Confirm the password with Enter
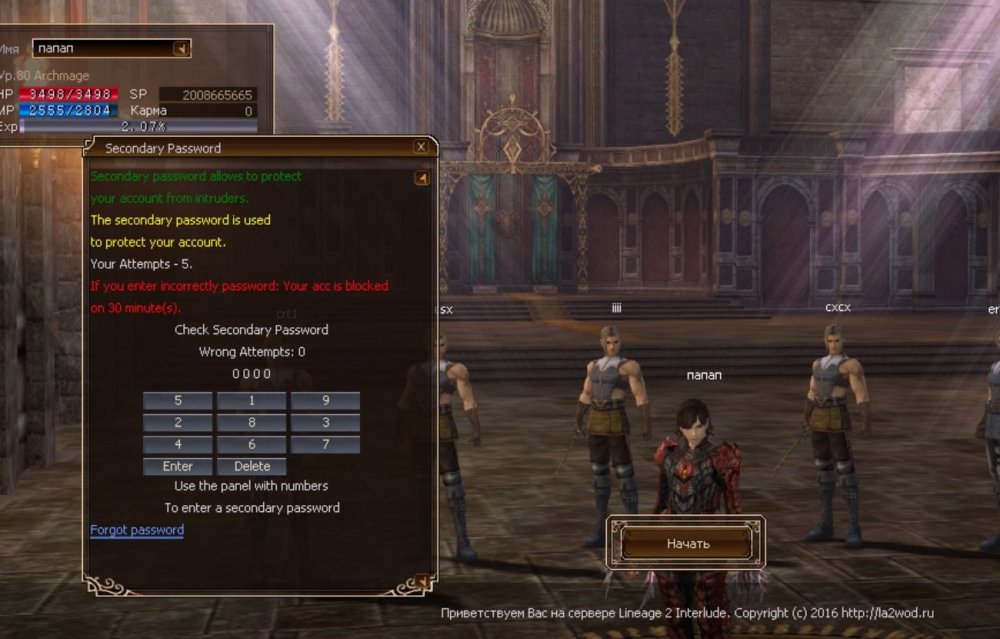The height and width of the screenshot is (639, 1000). coord(178,466)
